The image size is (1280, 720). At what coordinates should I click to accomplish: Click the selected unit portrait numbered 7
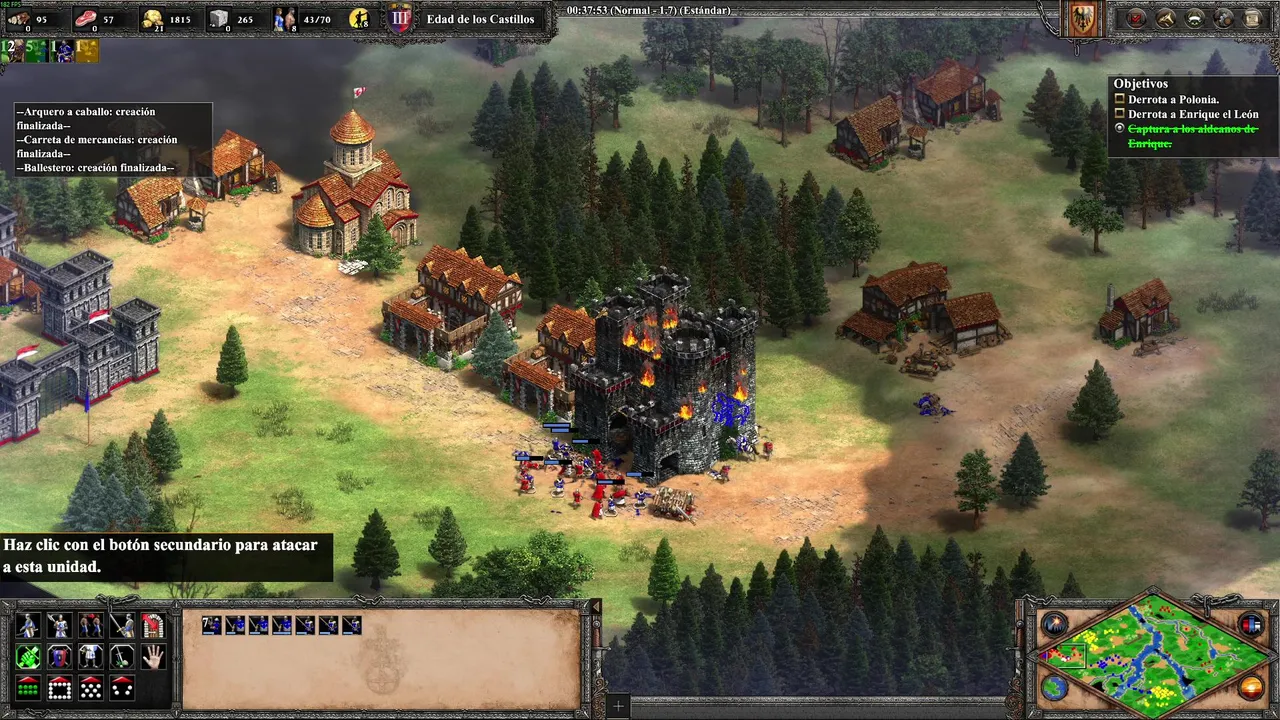click(211, 625)
